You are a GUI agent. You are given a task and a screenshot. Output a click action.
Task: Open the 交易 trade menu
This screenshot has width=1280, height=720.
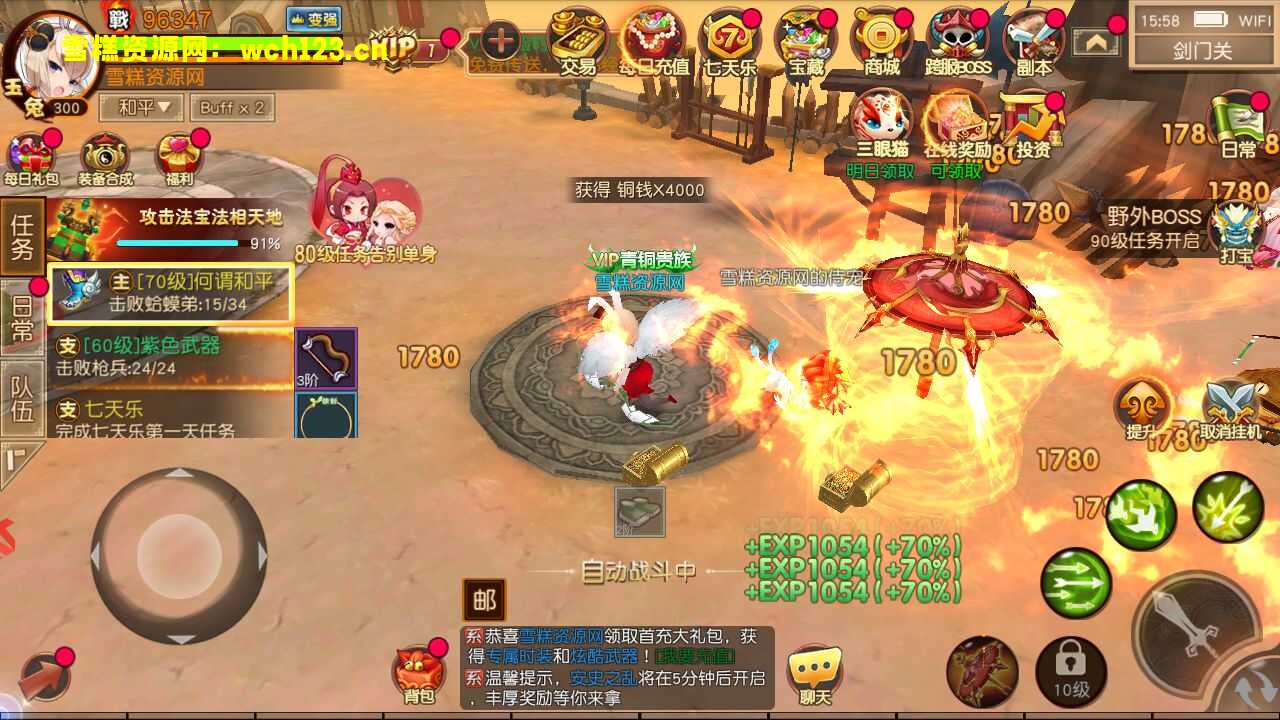tap(578, 42)
